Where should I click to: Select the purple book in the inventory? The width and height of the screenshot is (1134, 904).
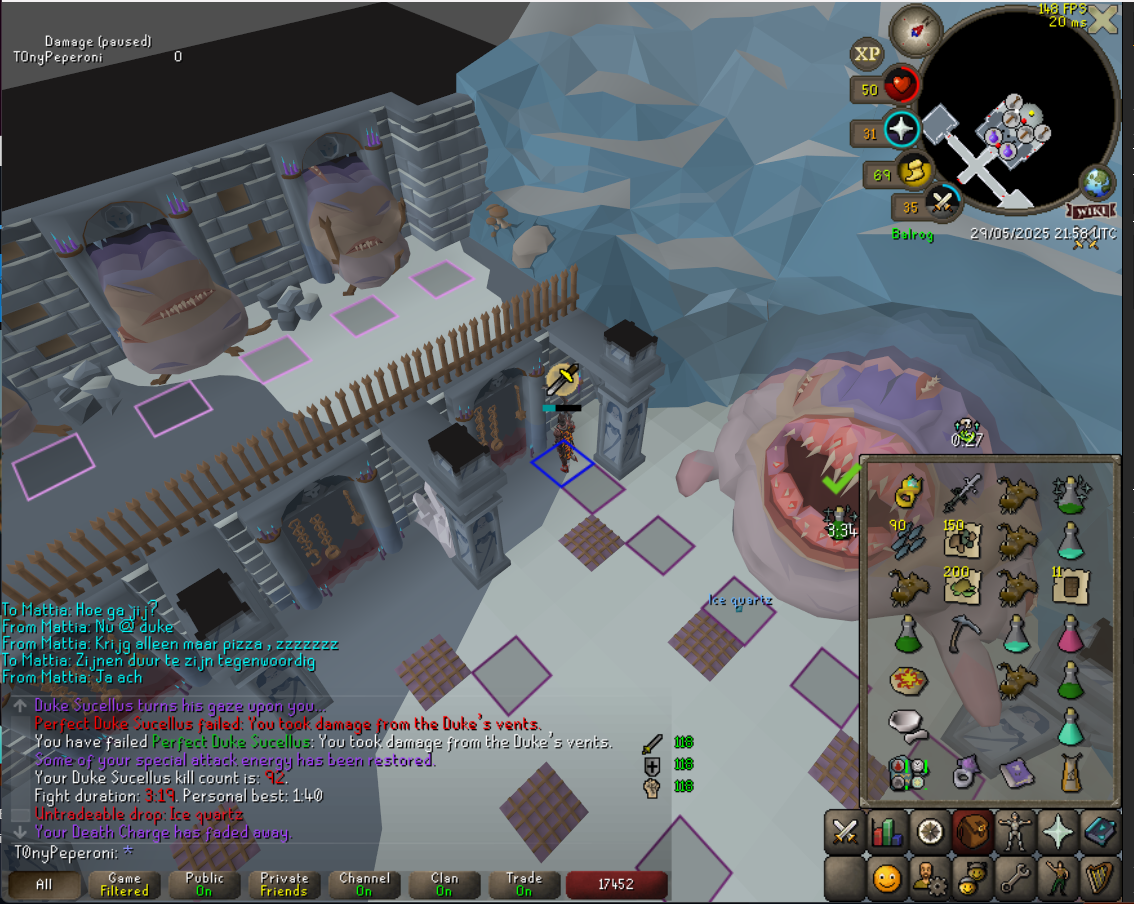(1016, 772)
